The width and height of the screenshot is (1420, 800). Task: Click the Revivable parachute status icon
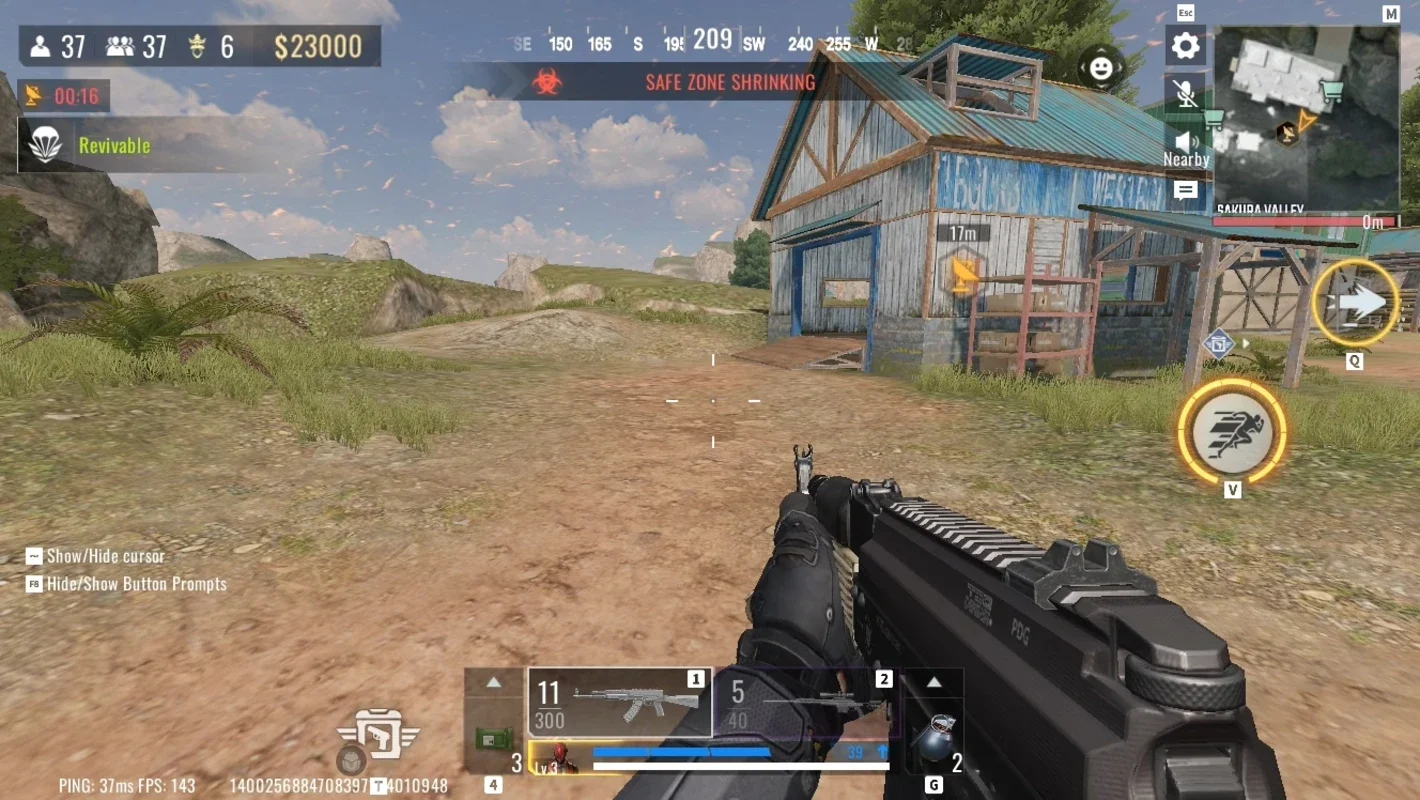click(x=45, y=145)
